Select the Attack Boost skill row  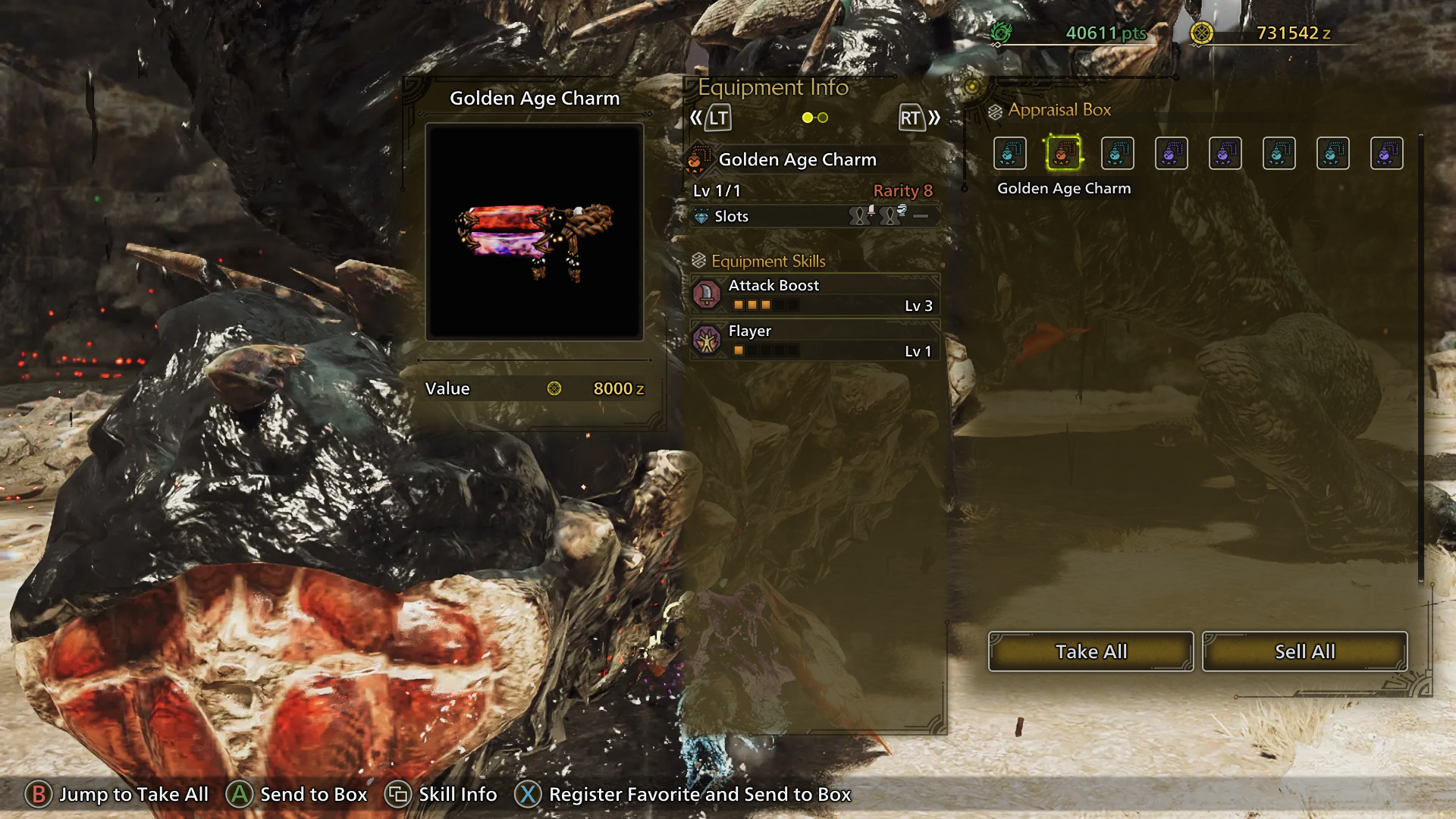coord(815,295)
